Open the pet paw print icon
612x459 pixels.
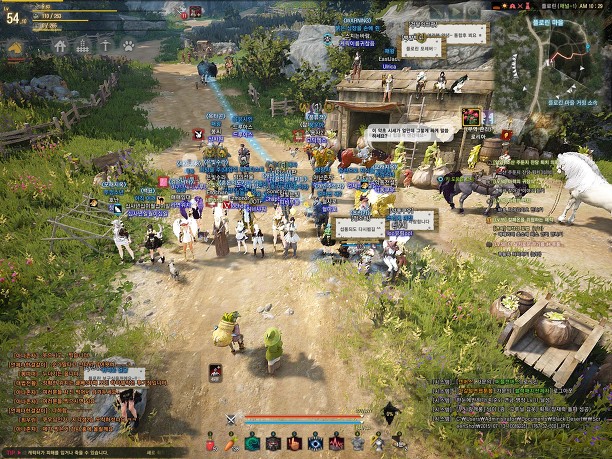(x=128, y=46)
